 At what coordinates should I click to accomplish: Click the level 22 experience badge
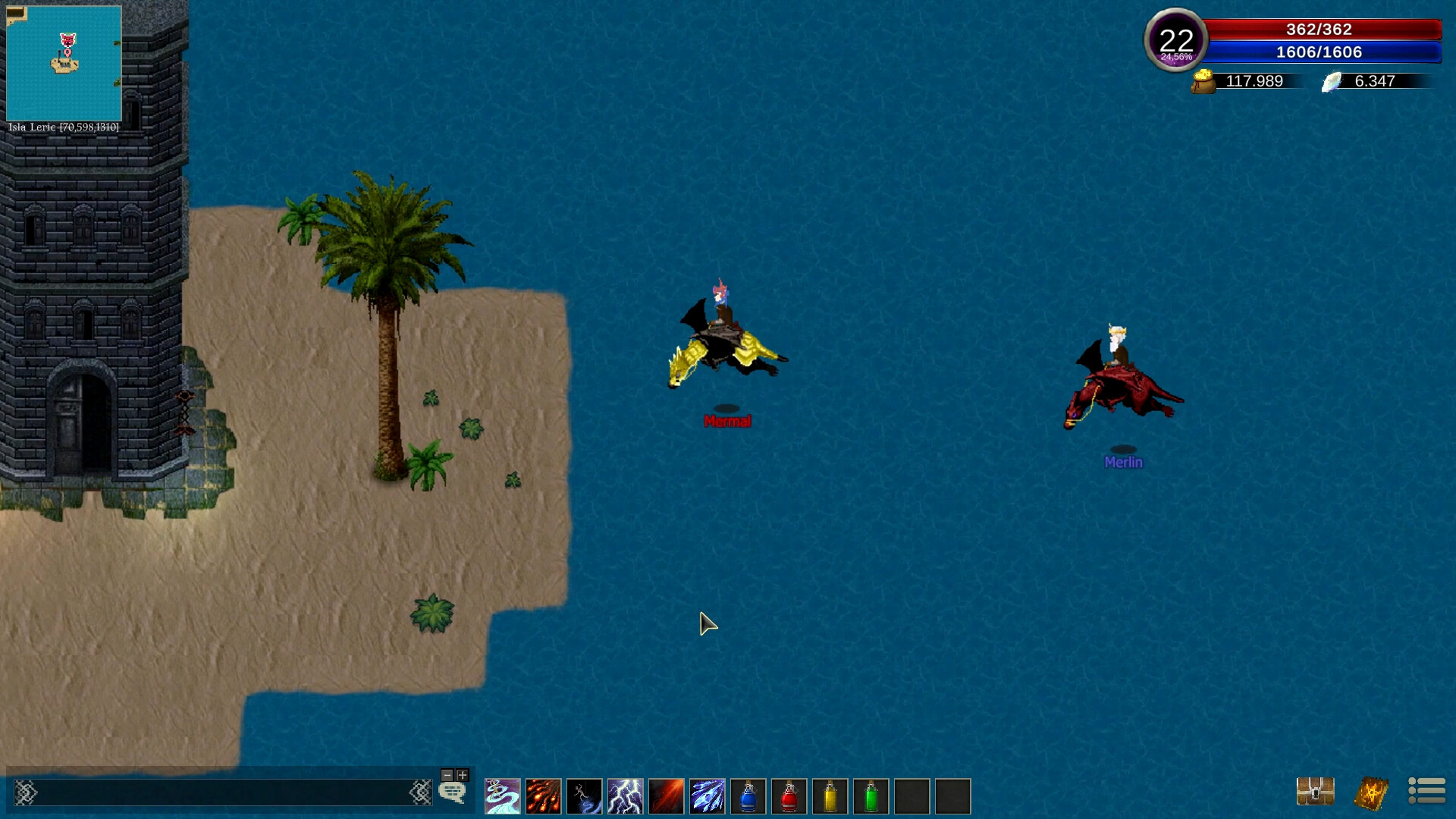point(1176,39)
